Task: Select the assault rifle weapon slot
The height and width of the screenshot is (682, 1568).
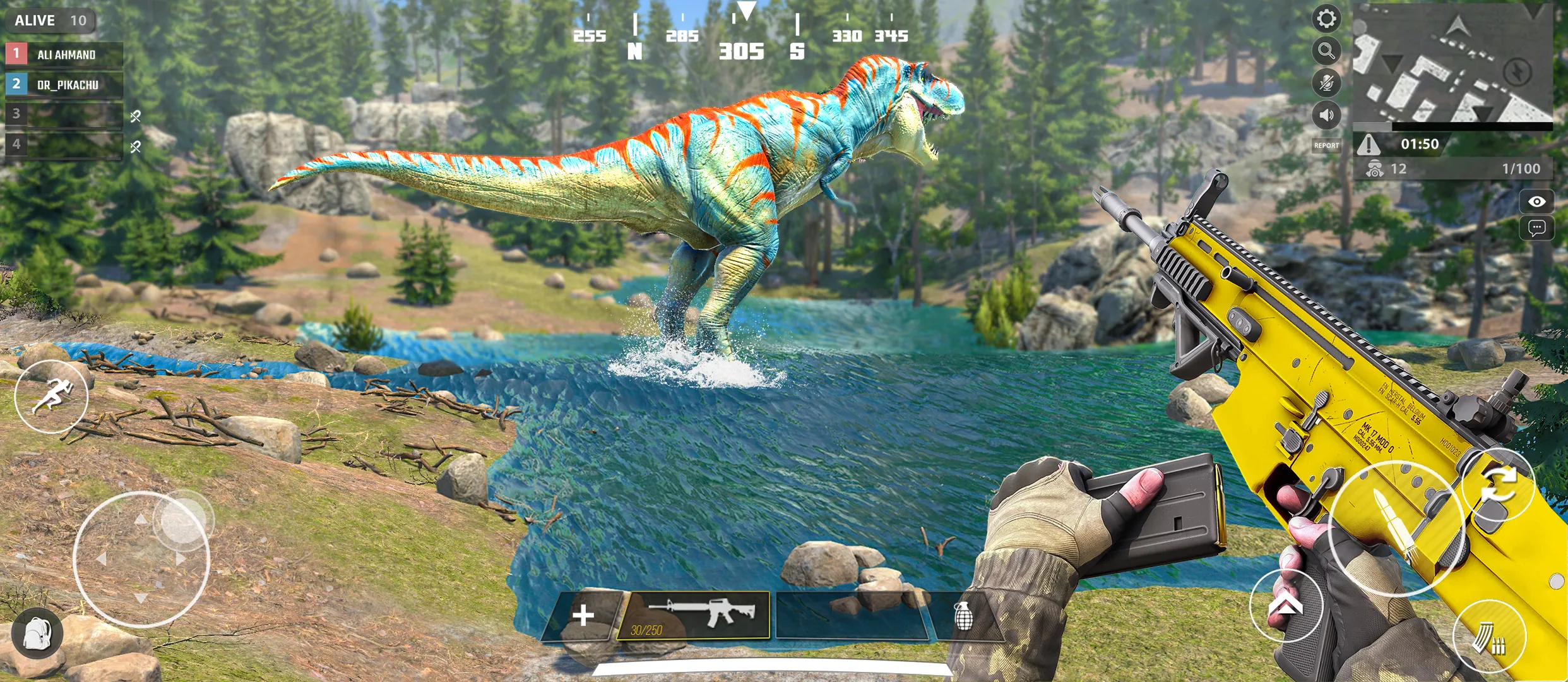Action: point(694,615)
